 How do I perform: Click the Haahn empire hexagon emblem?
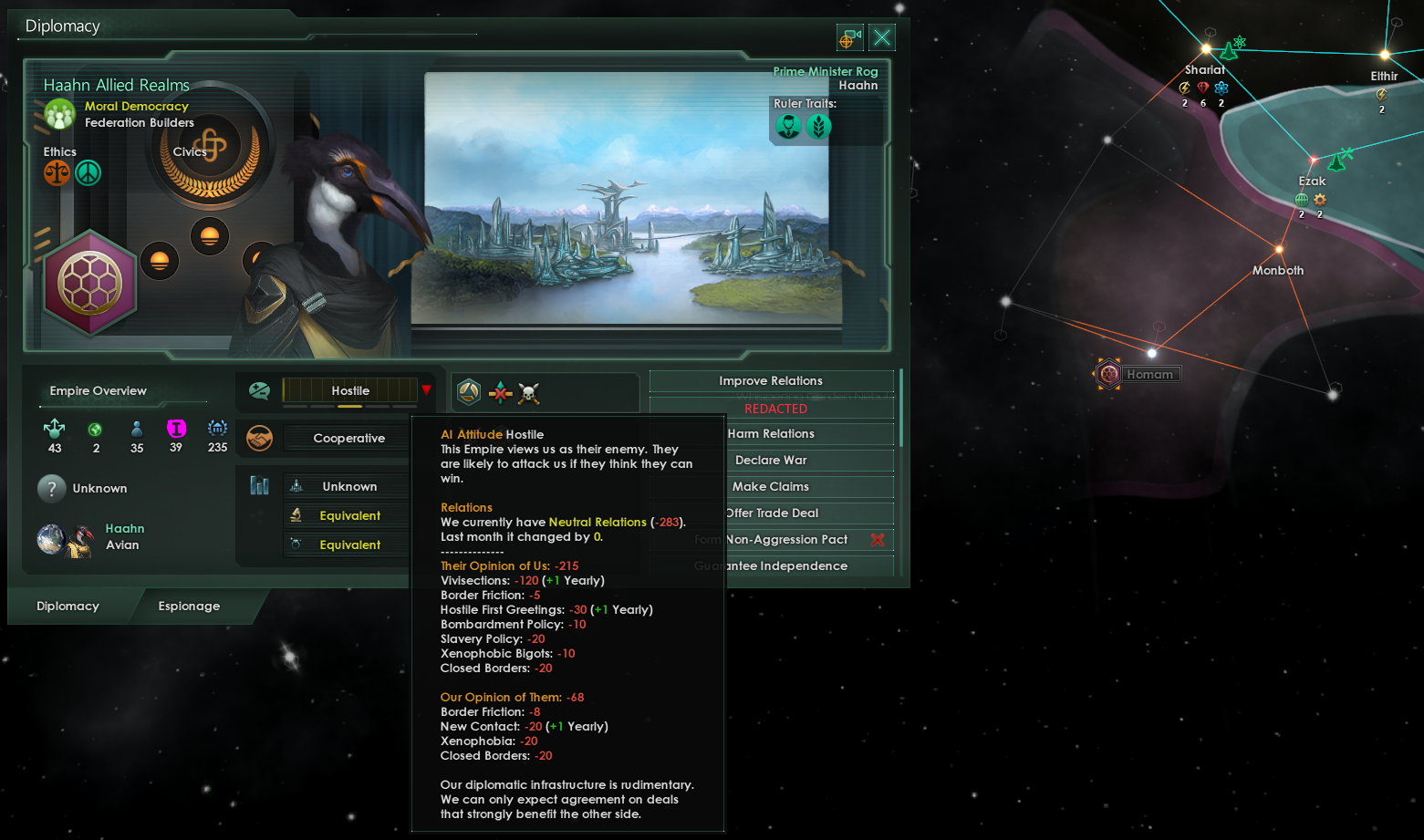tap(90, 283)
